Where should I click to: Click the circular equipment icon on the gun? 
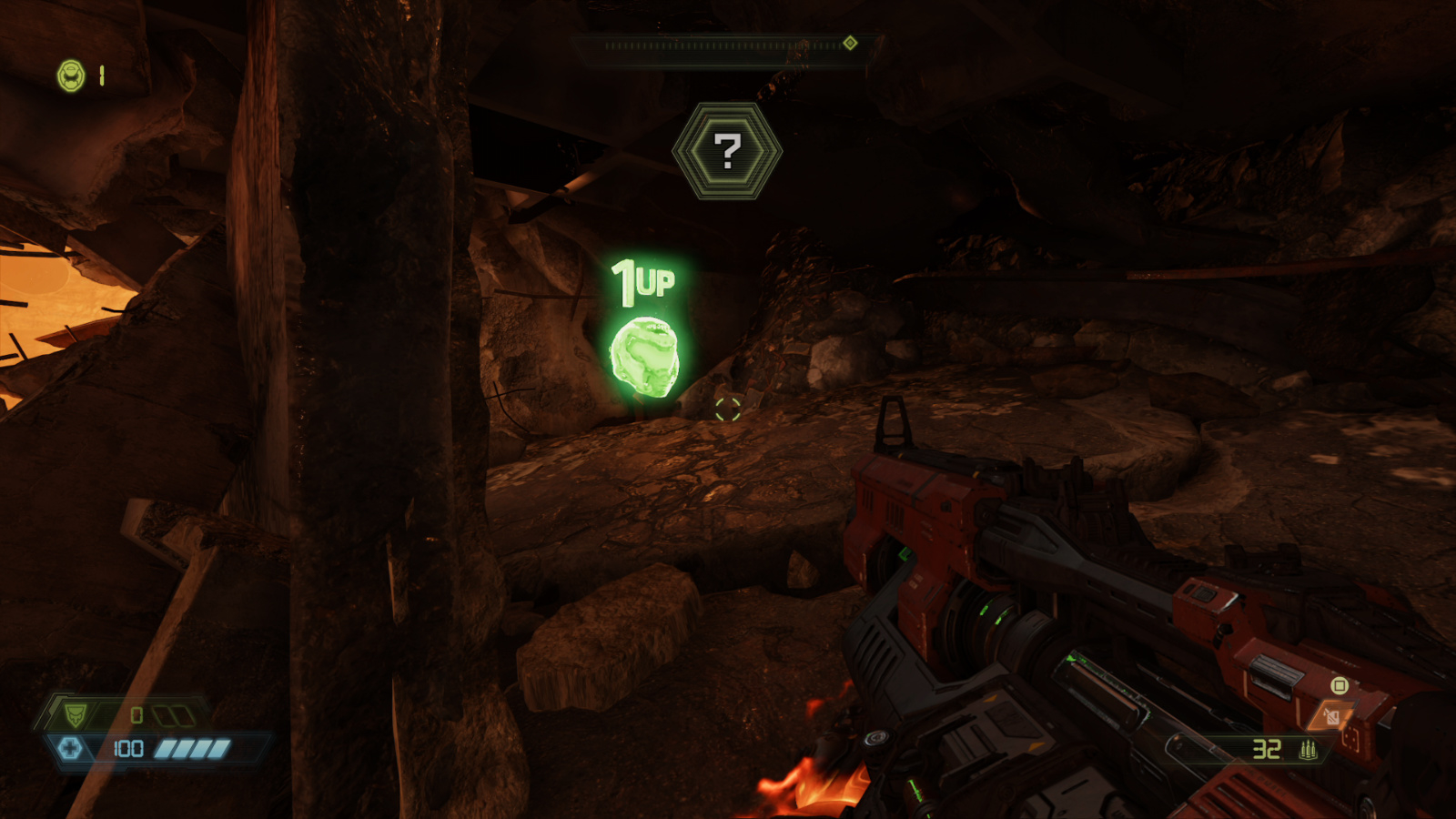[1340, 685]
